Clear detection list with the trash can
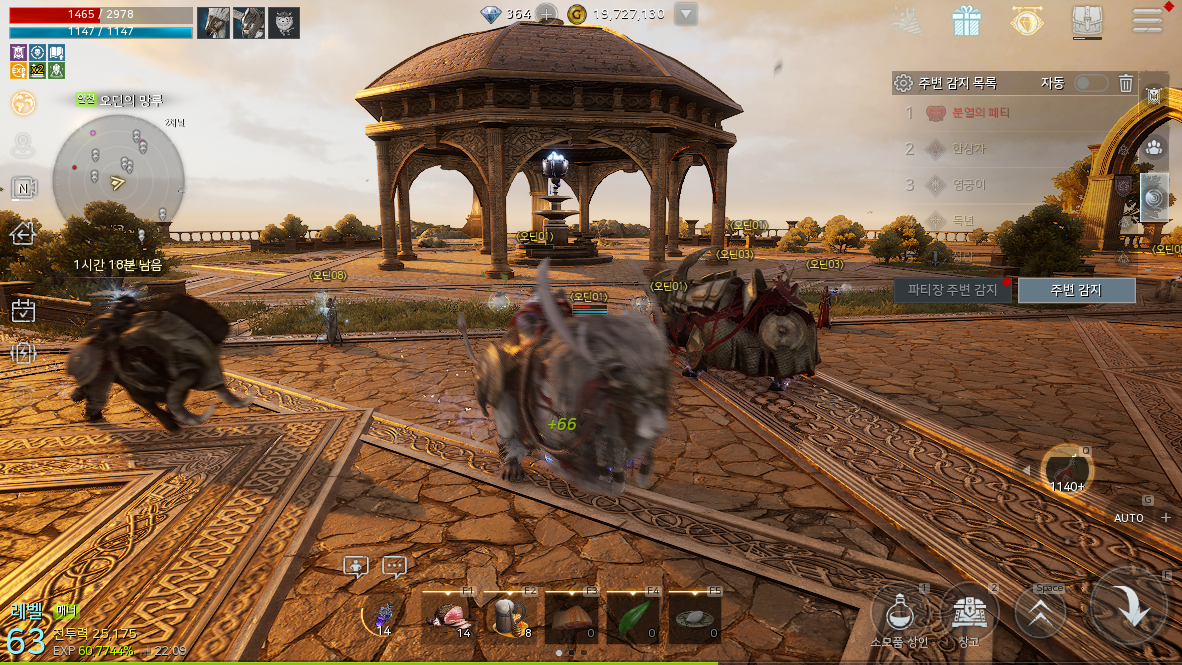Screen dimensions: 1182x665 coord(1126,83)
